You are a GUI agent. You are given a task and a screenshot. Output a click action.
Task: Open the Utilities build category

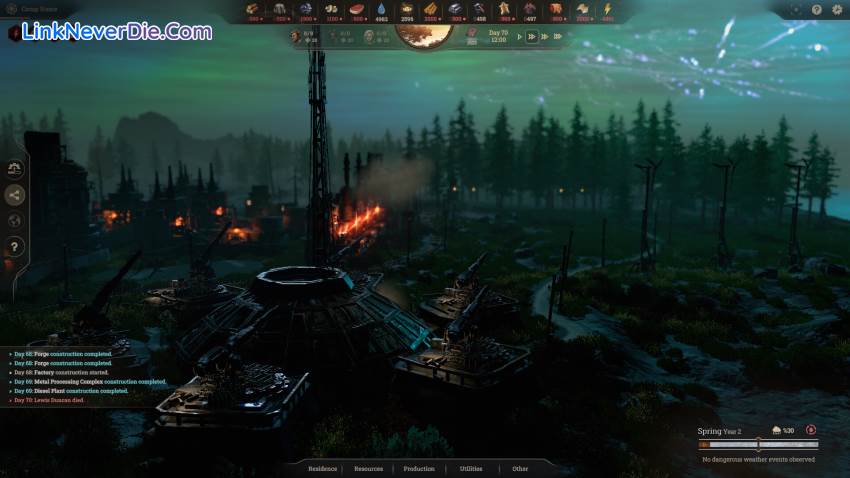(x=470, y=468)
